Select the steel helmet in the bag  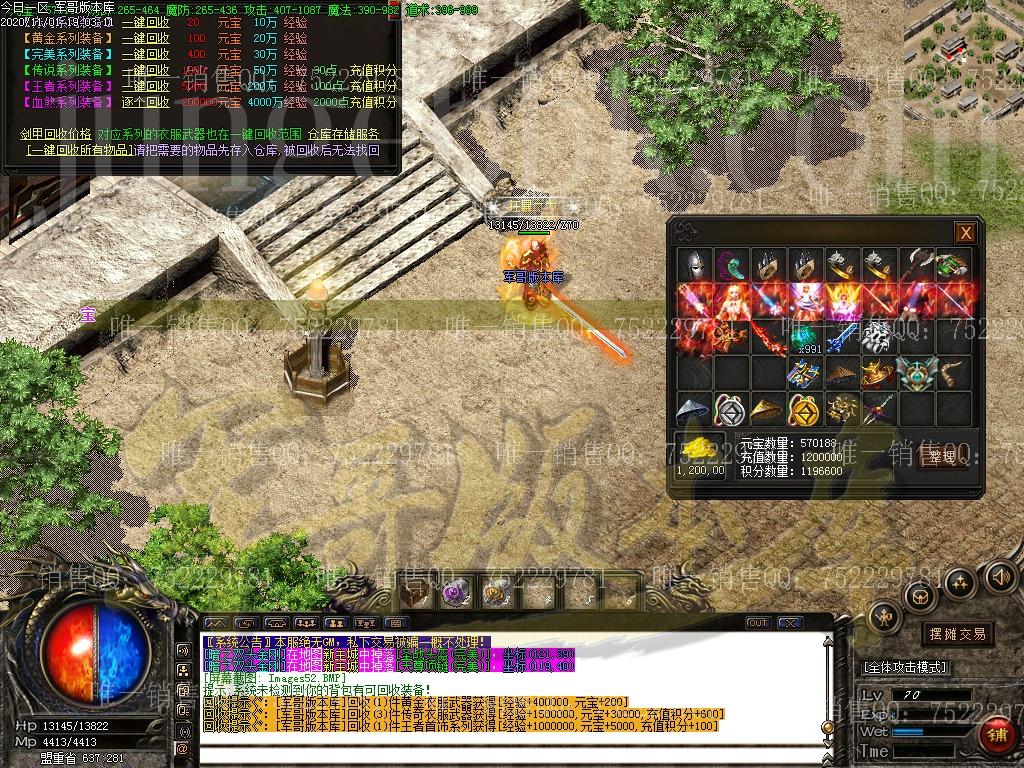pyautogui.click(x=695, y=265)
